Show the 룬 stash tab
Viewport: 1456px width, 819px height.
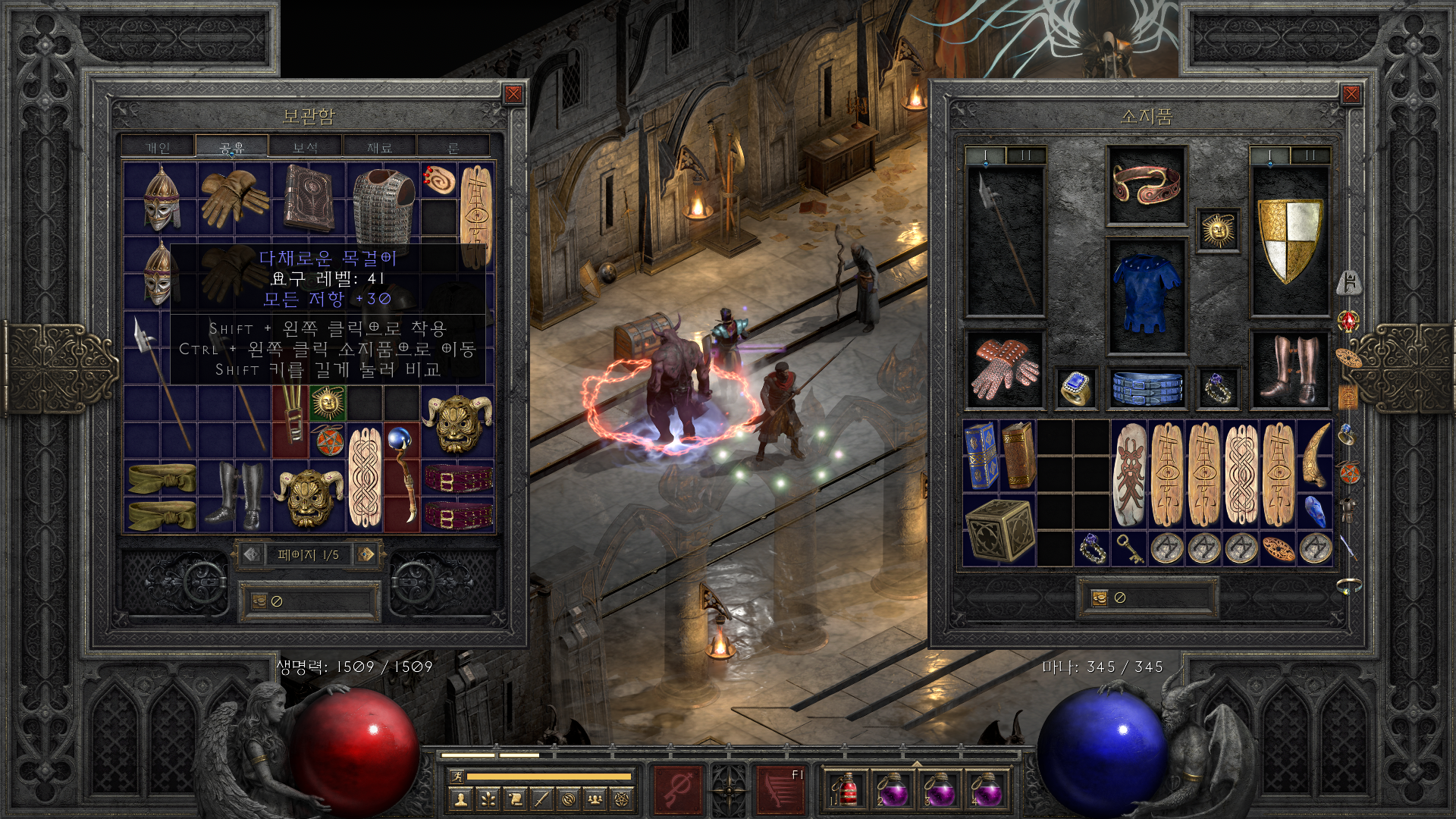(453, 147)
